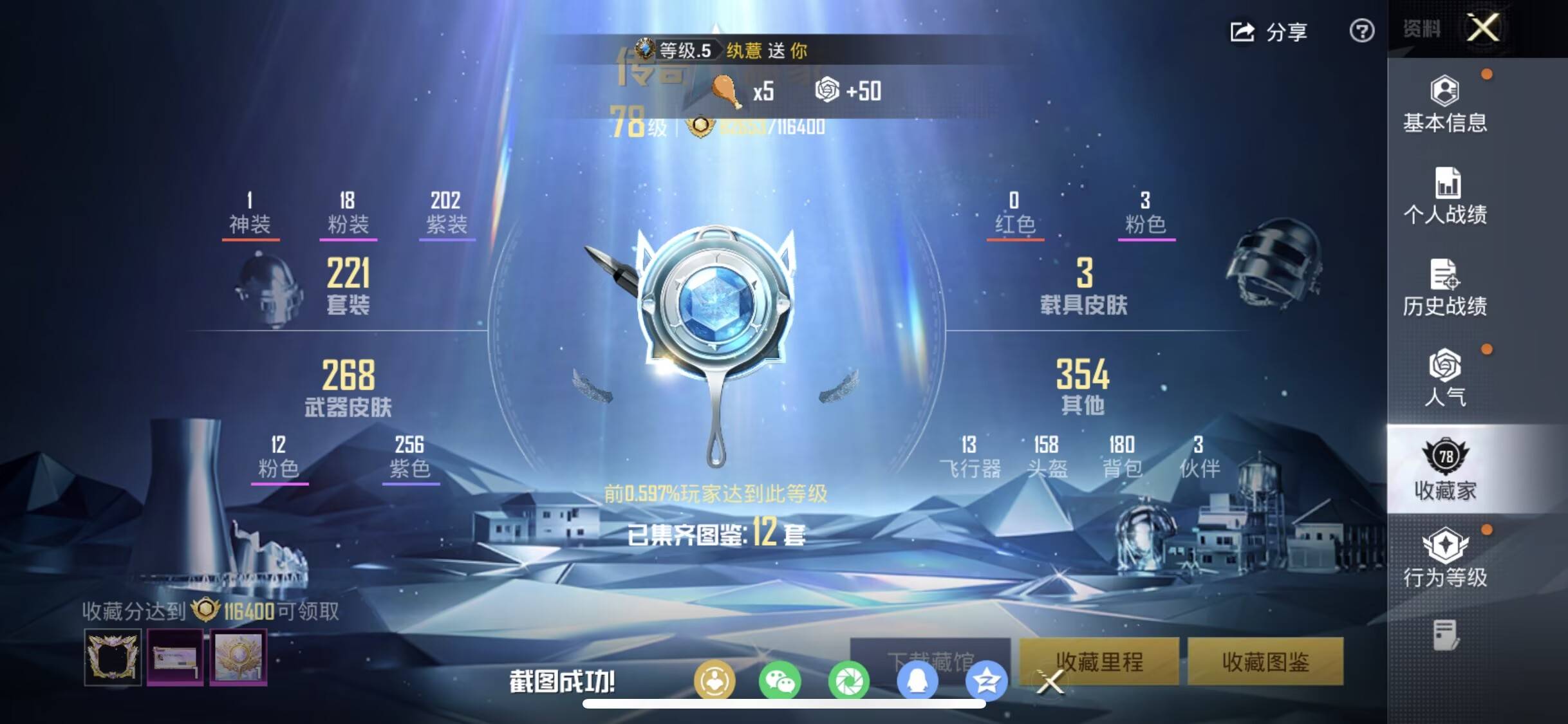Go to the 行为等级 tab

coord(1445,558)
